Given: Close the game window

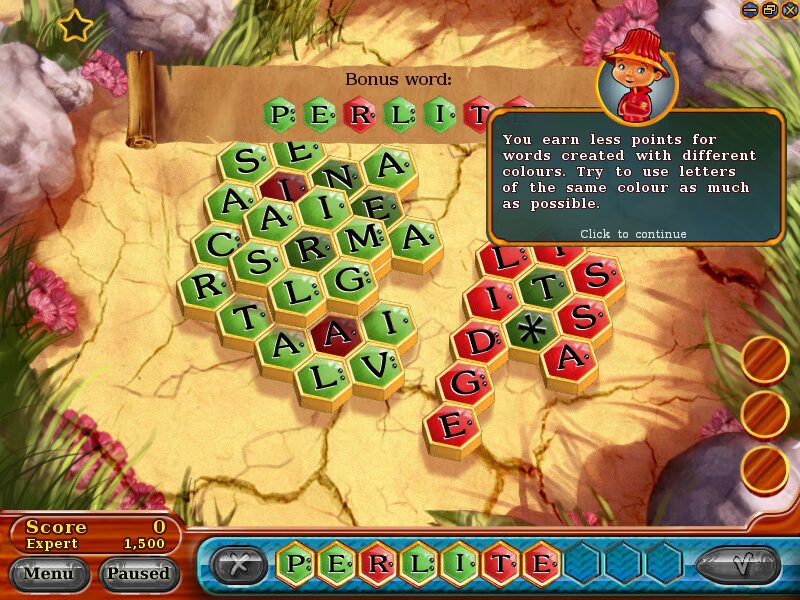Looking at the screenshot, I should click(x=789, y=9).
